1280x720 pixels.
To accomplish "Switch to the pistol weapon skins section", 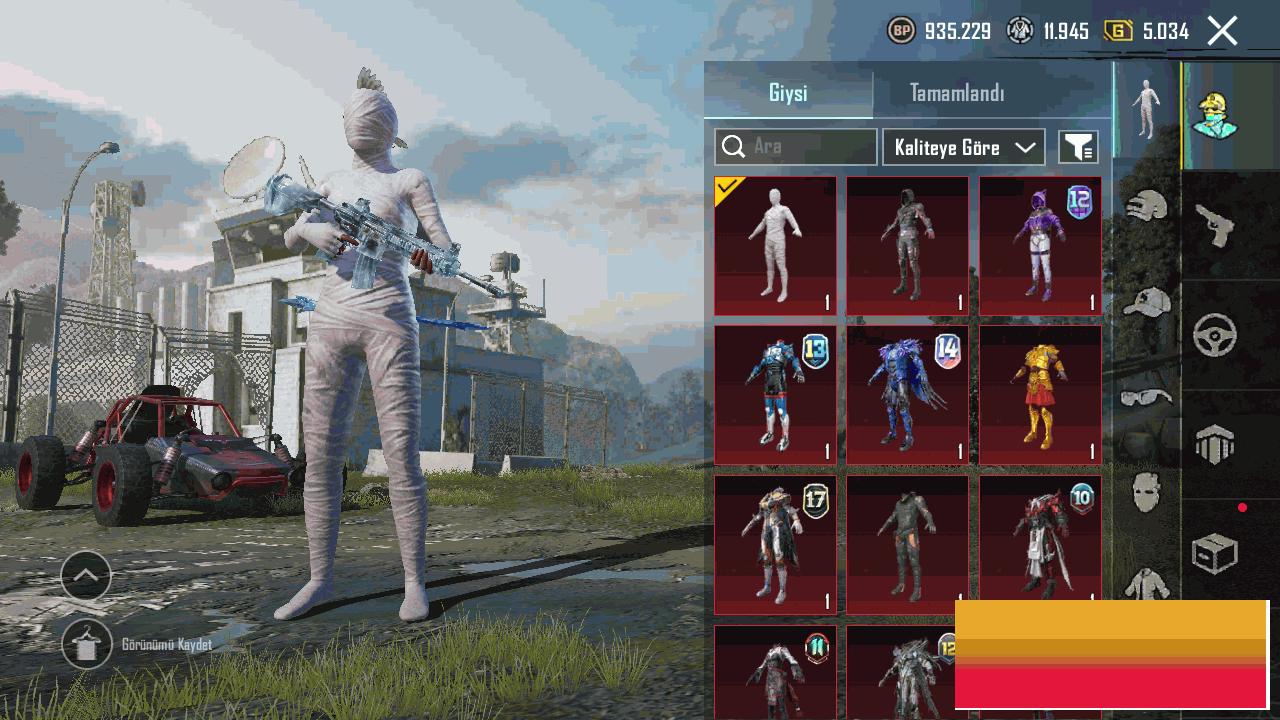I will 1215,226.
